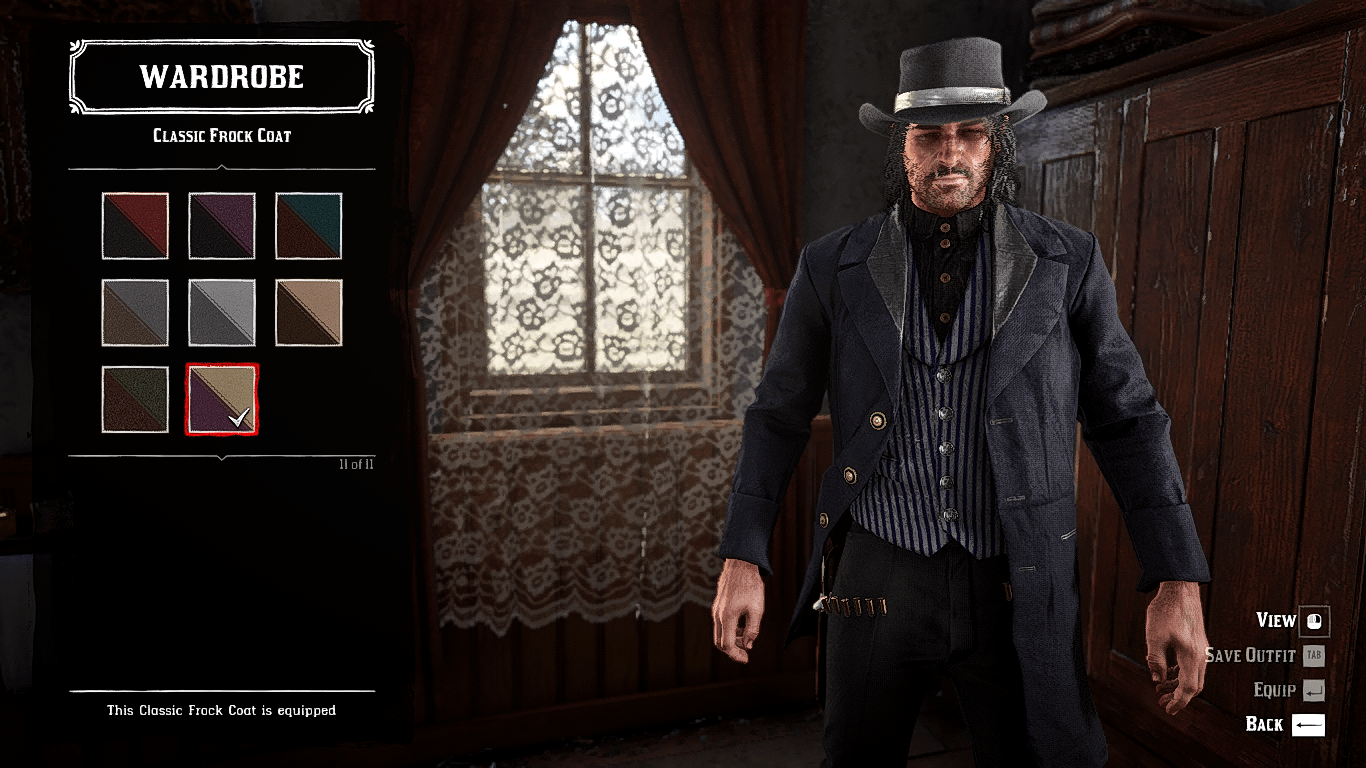Select the teal and brown frock coat swatch
Viewport: 1366px width, 768px height.
[309, 225]
